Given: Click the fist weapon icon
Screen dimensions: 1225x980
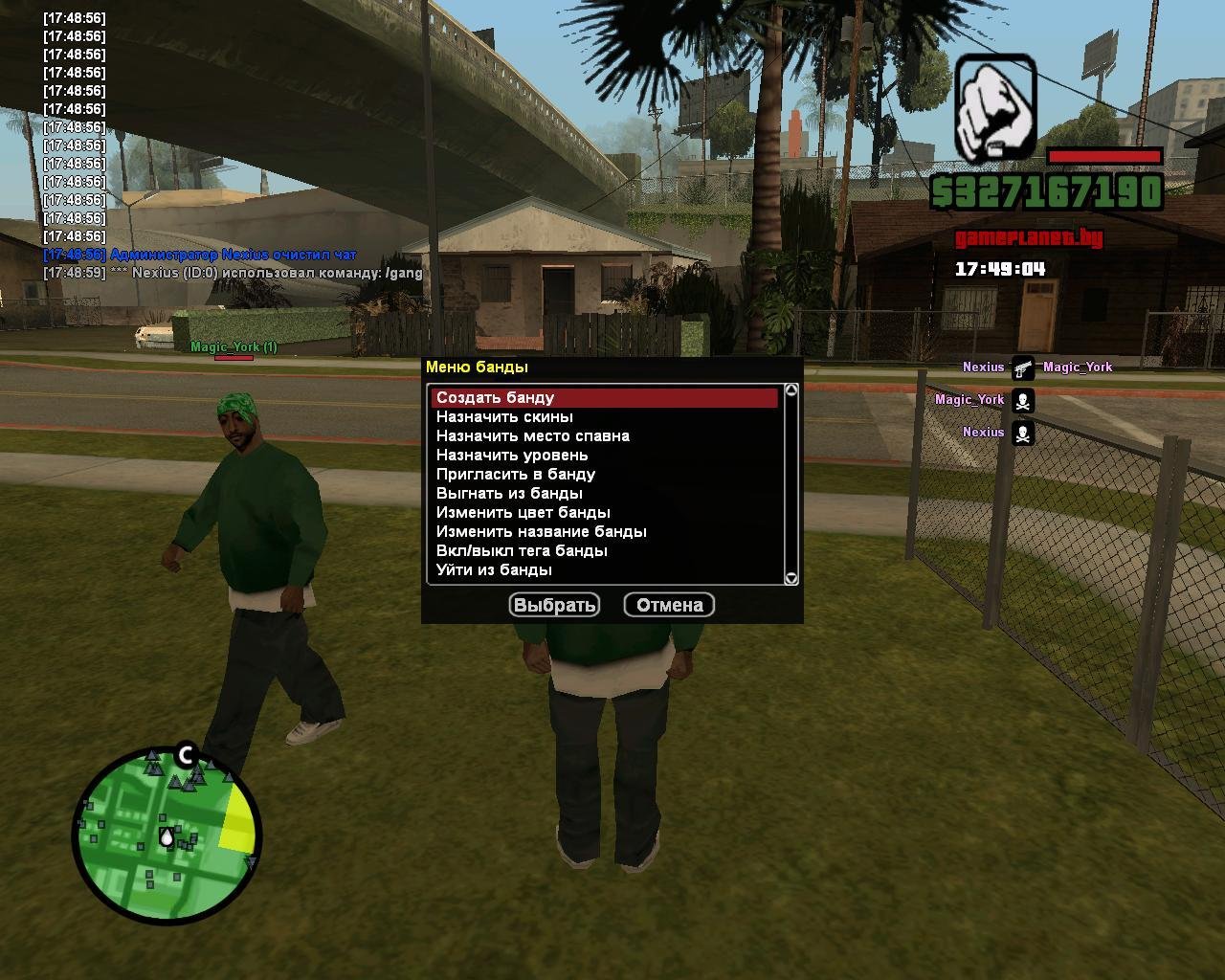Looking at the screenshot, I should pos(995,106).
